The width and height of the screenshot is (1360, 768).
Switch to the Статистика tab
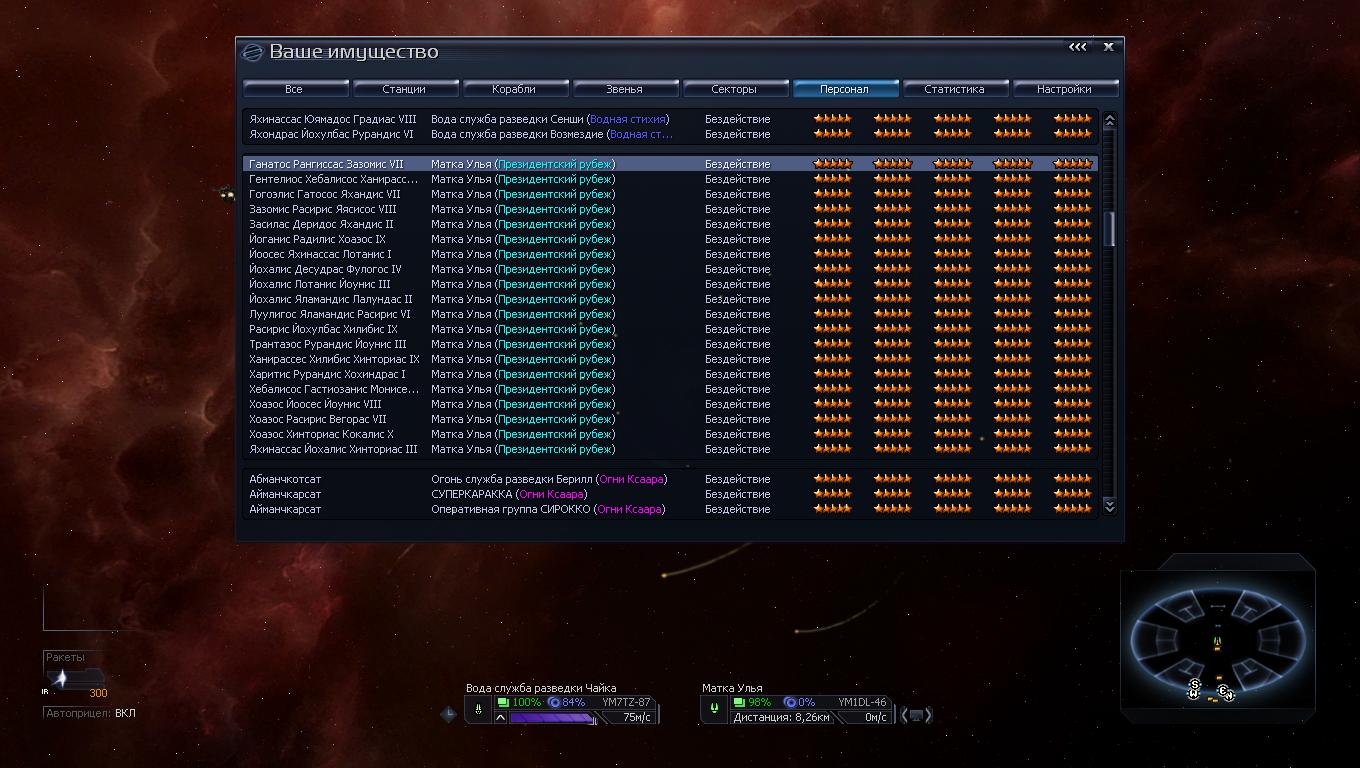[954, 89]
